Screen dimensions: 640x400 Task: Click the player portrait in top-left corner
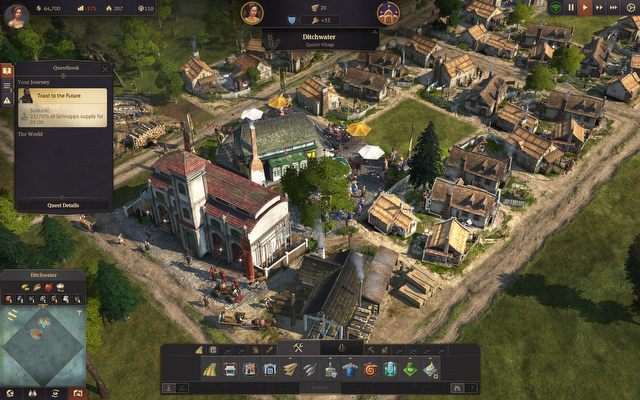[x=16, y=15]
